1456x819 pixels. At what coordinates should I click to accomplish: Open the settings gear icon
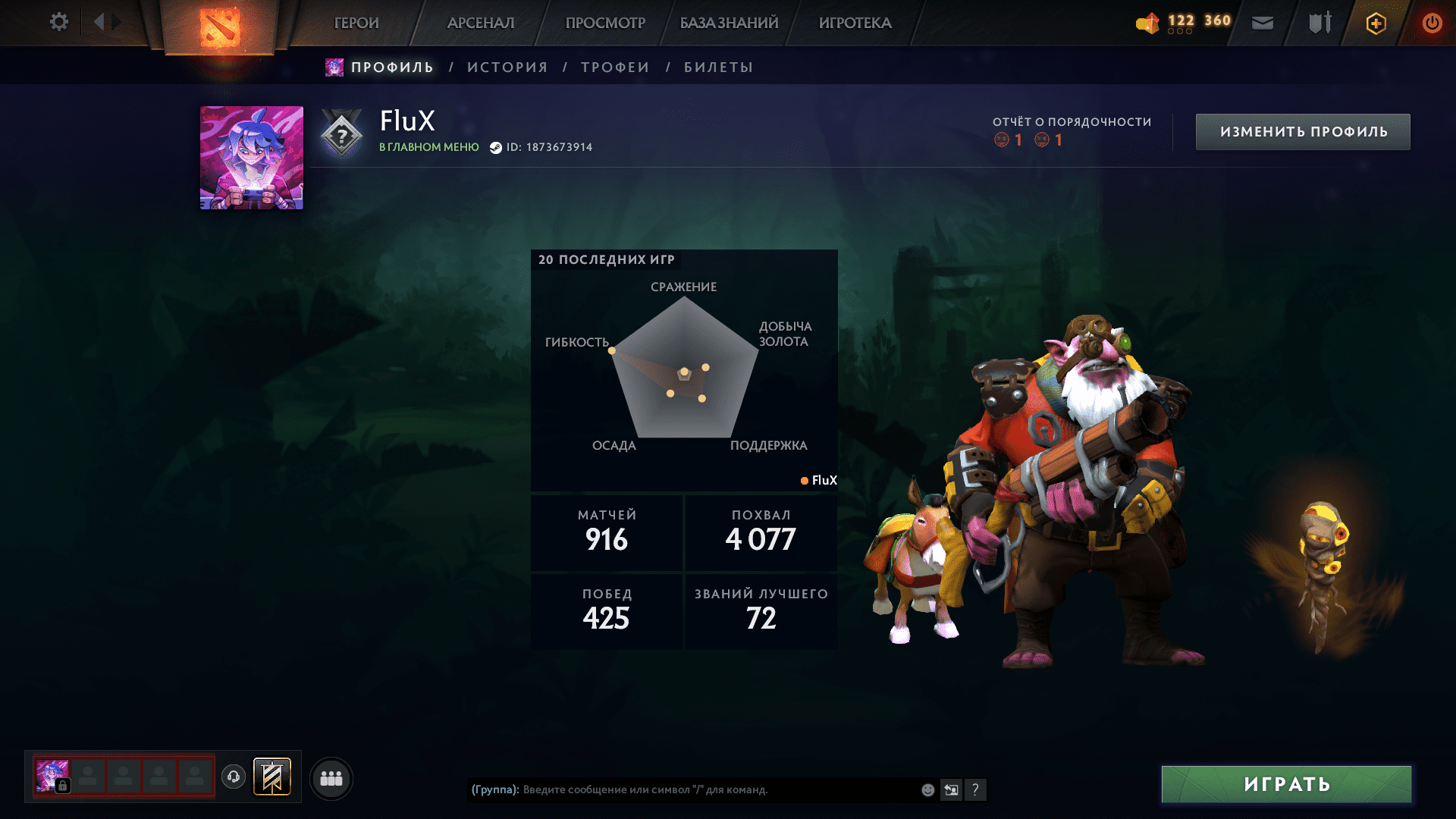click(x=58, y=22)
